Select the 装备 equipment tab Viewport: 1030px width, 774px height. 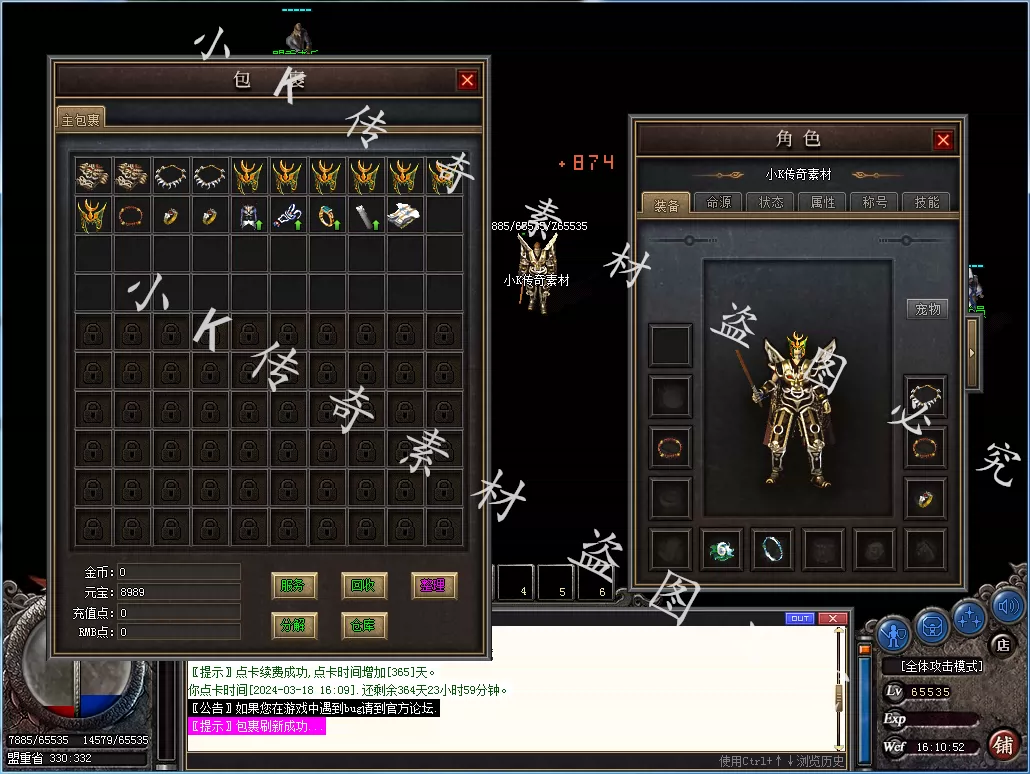coord(667,204)
